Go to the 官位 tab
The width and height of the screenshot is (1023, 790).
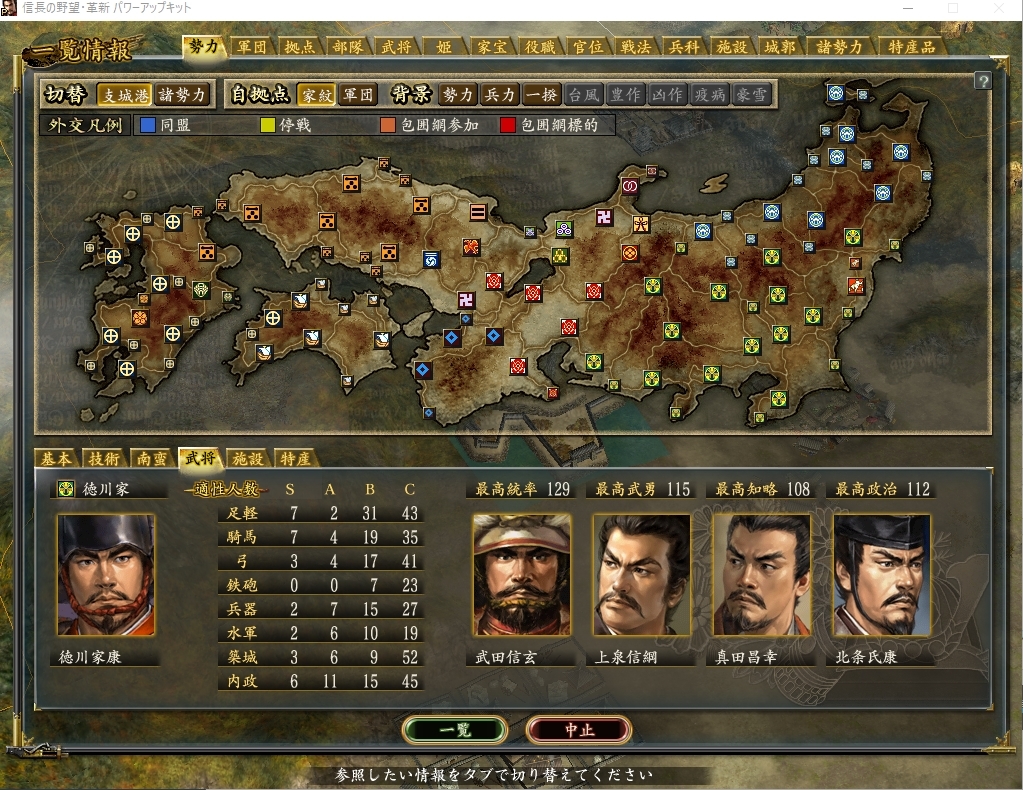586,47
